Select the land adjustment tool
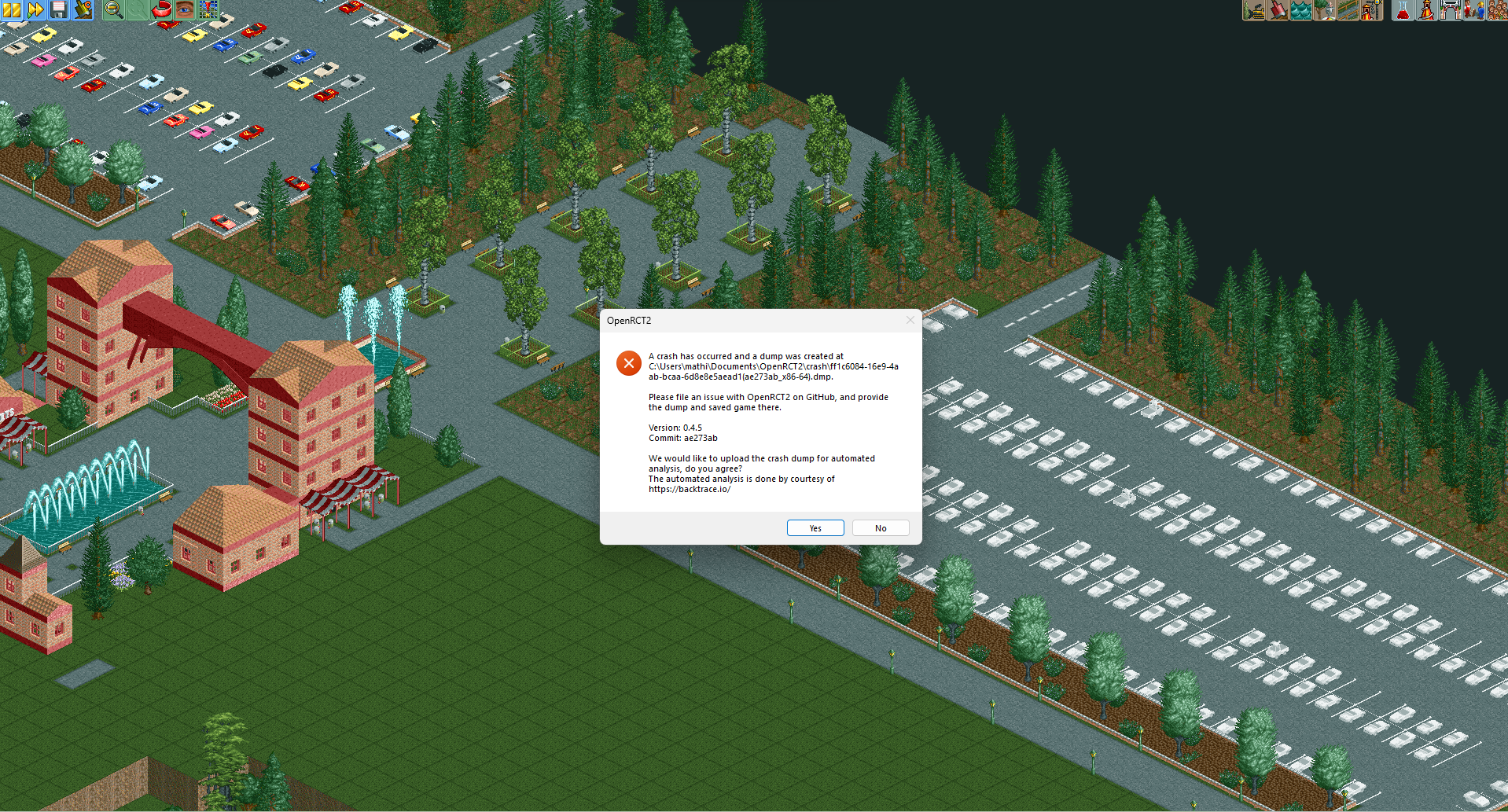Image resolution: width=1508 pixels, height=812 pixels. (1277, 10)
